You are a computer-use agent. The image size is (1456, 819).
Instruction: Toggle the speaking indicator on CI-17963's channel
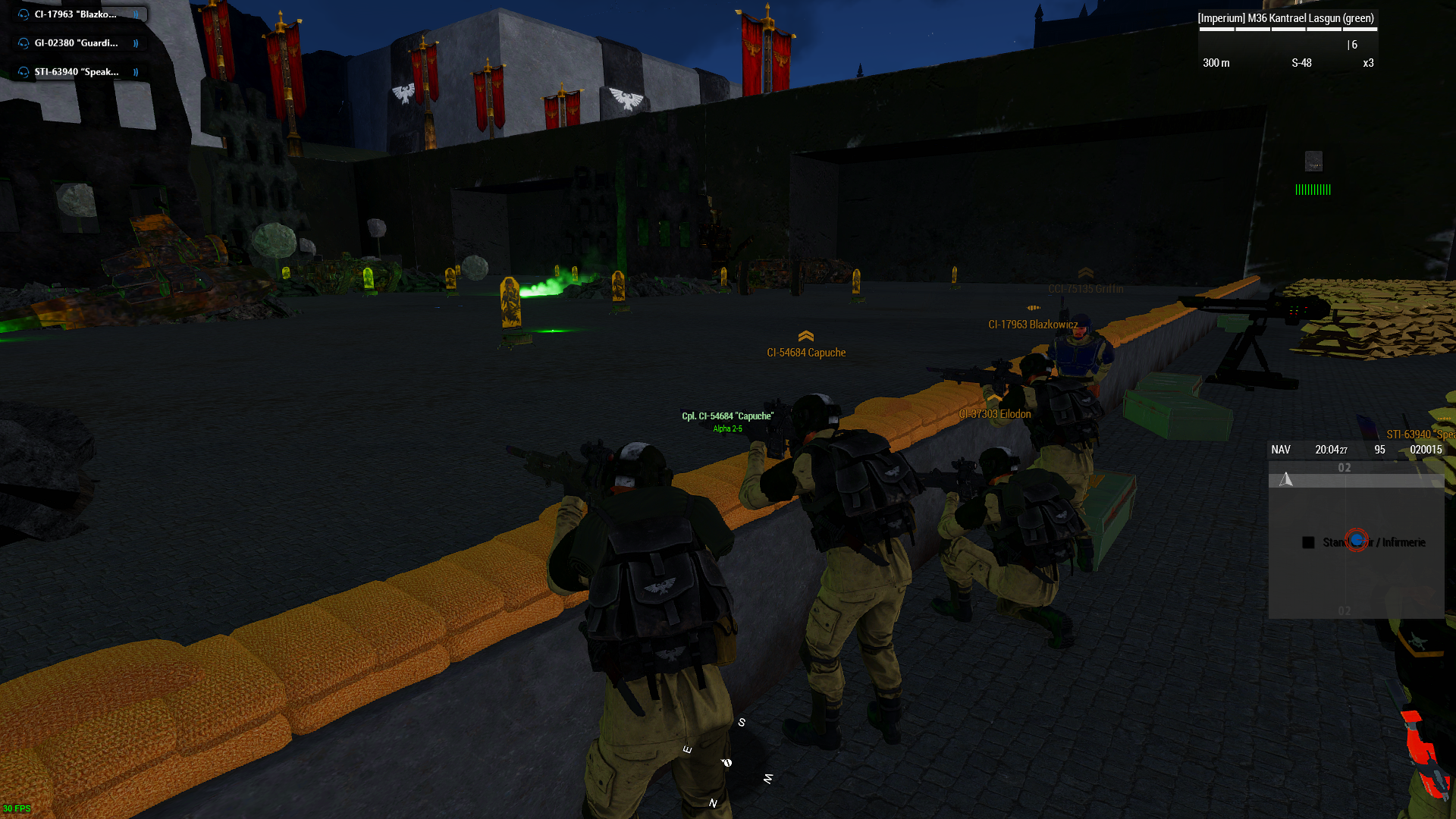(135, 13)
